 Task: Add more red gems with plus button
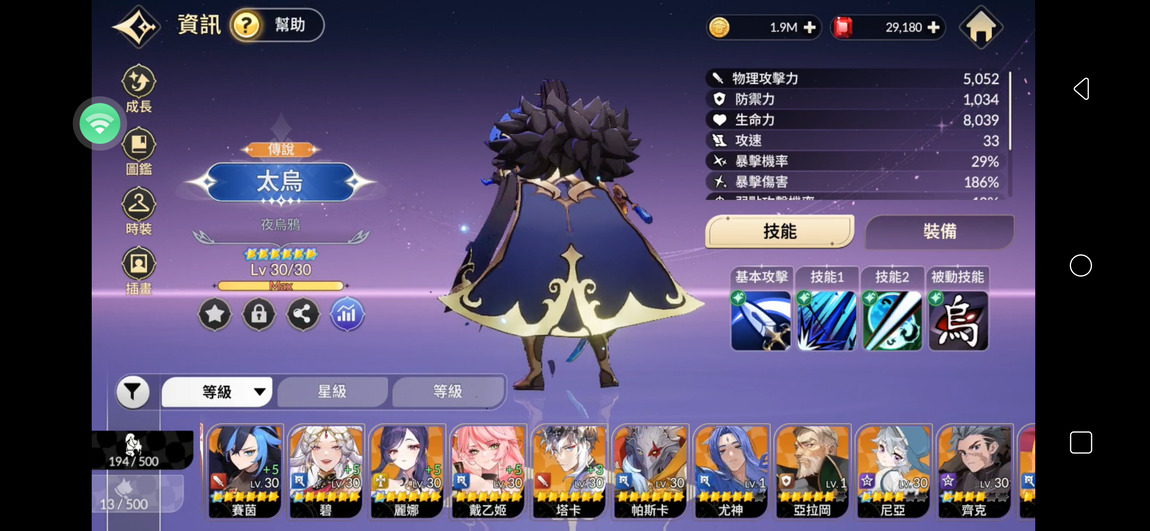[x=934, y=27]
